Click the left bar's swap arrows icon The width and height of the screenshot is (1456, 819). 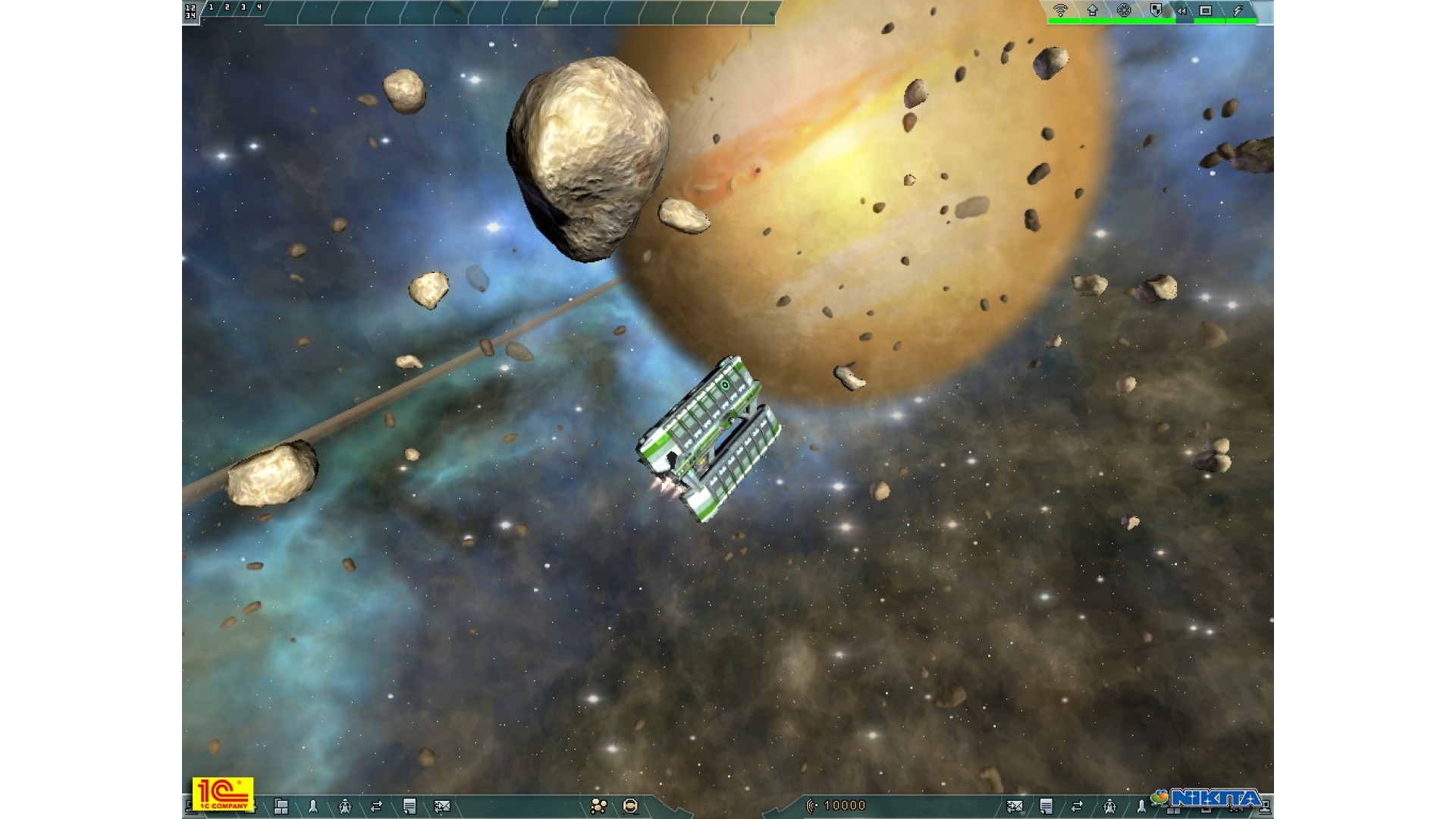pyautogui.click(x=376, y=806)
